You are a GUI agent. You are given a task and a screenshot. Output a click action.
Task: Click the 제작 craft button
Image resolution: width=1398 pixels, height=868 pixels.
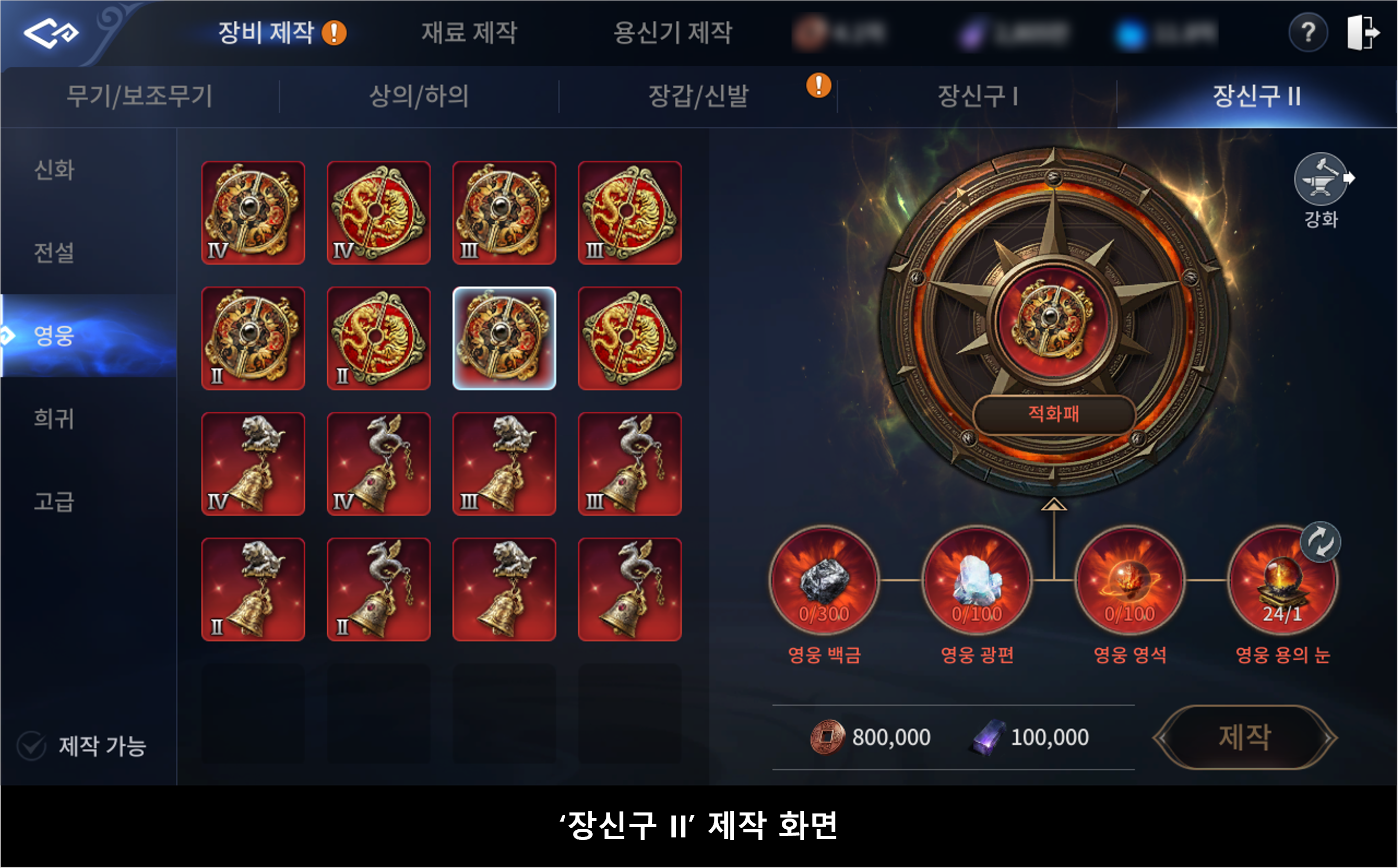(x=1244, y=737)
